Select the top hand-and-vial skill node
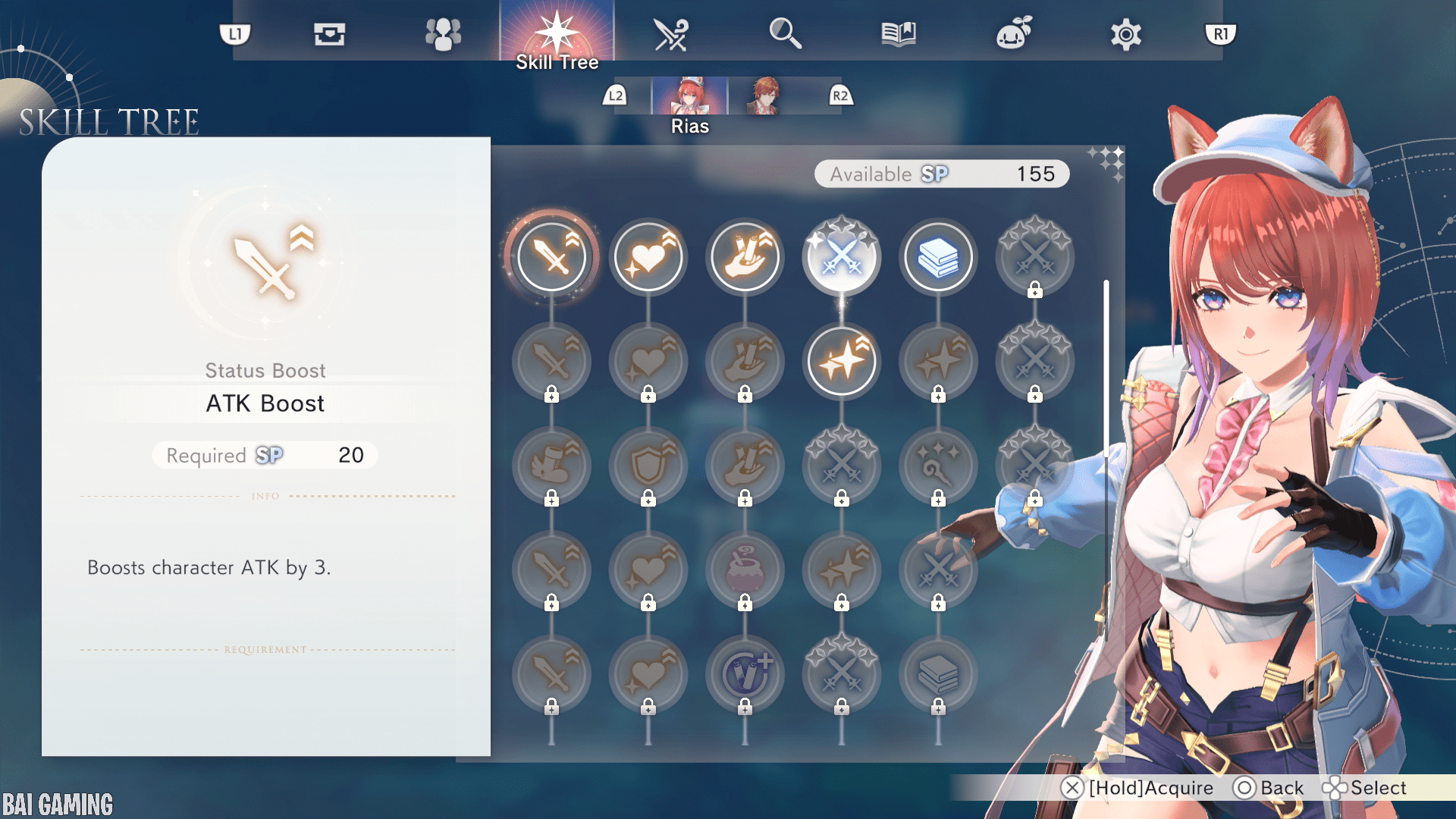1456x819 pixels. click(x=745, y=257)
